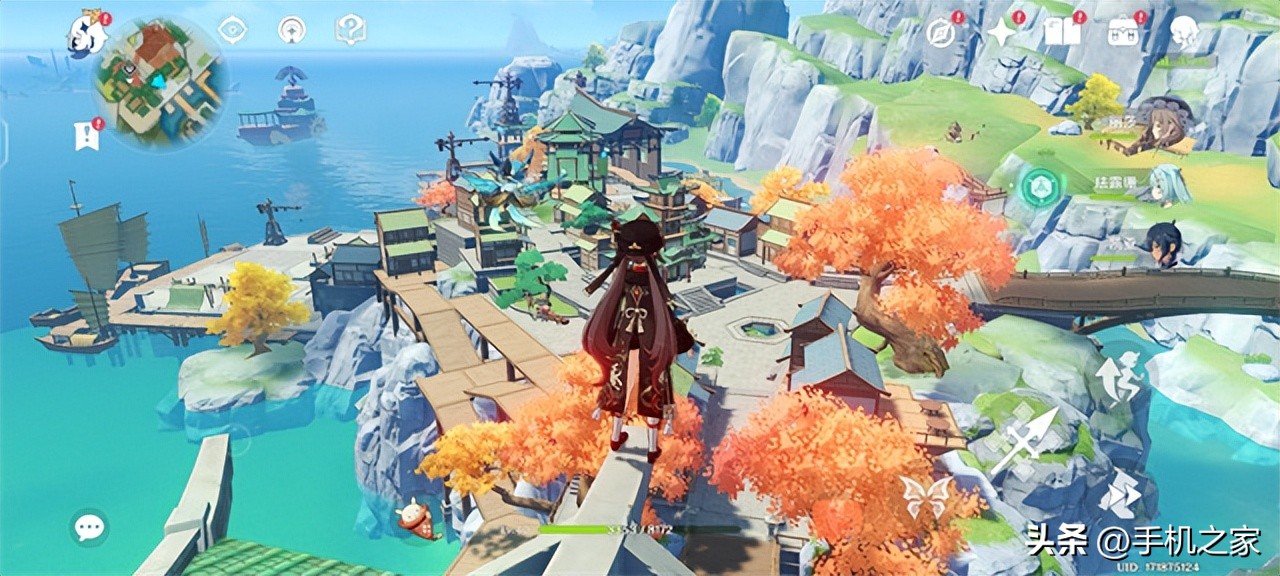Open the Paimon main menu
Screen dimensions: 1280x576
[x=88, y=32]
